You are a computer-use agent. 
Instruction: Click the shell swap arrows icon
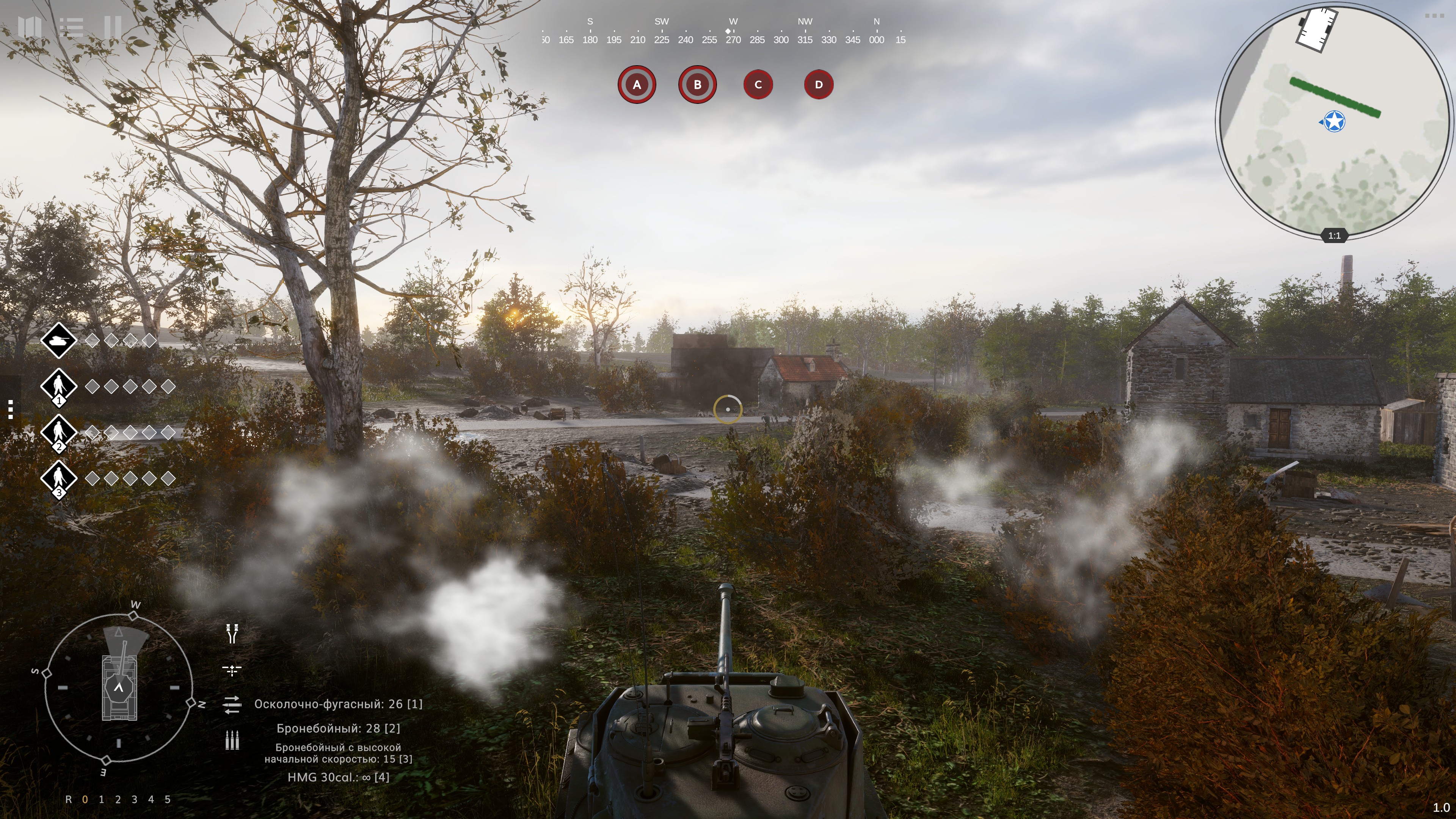point(232,705)
